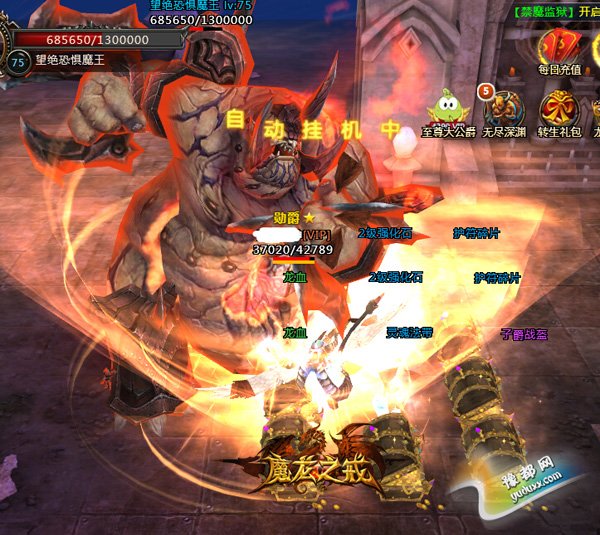Enter the 无尽深渊 endless abyss event

pyautogui.click(x=501, y=108)
